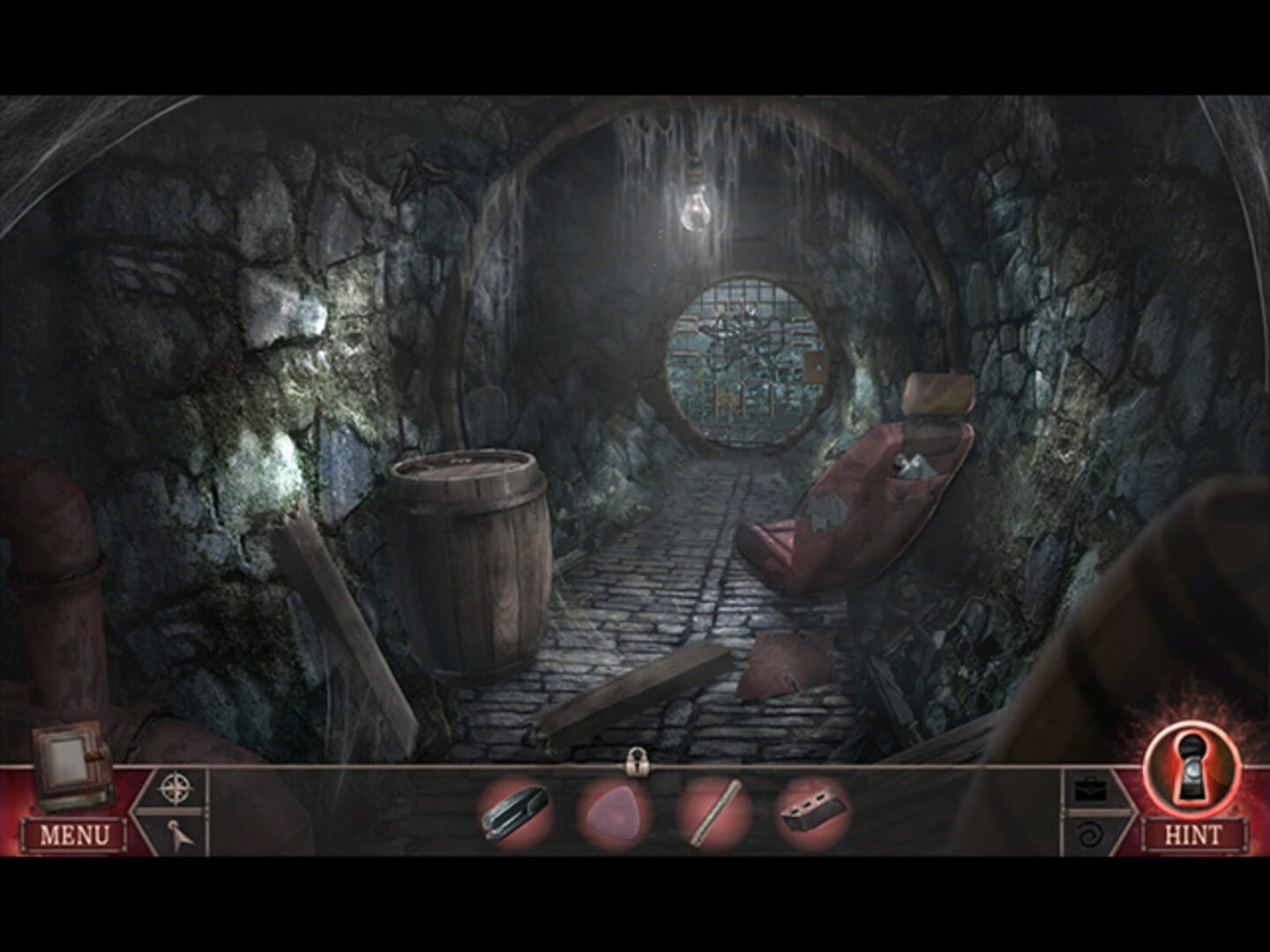Pick up the triangular stone inventory item
This screenshot has width=1270, height=952.
615,812
